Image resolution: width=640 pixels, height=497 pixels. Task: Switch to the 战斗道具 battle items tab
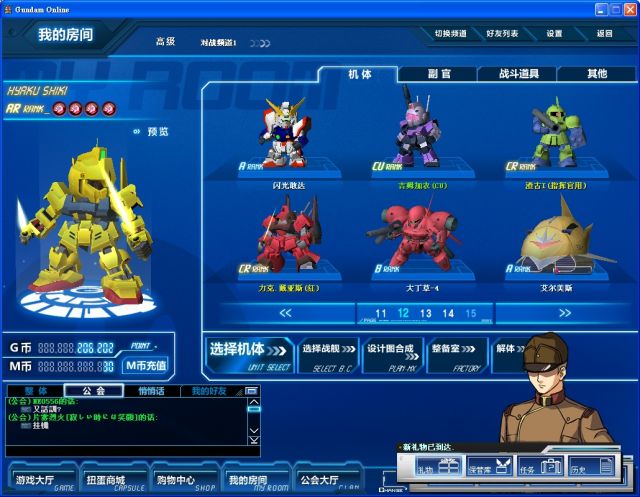pos(517,74)
